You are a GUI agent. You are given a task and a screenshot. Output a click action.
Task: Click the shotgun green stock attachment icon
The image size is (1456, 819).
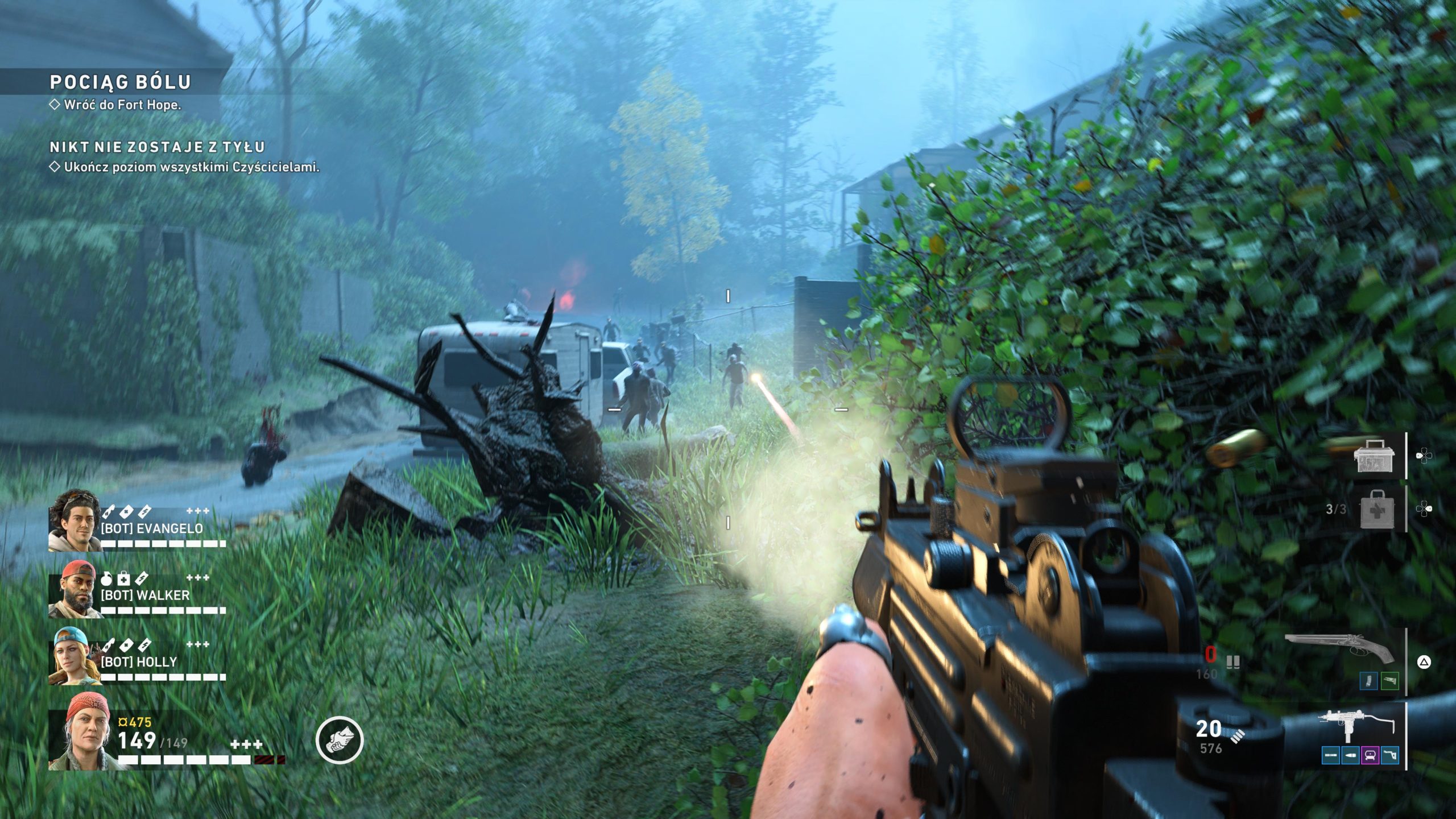(x=1389, y=681)
